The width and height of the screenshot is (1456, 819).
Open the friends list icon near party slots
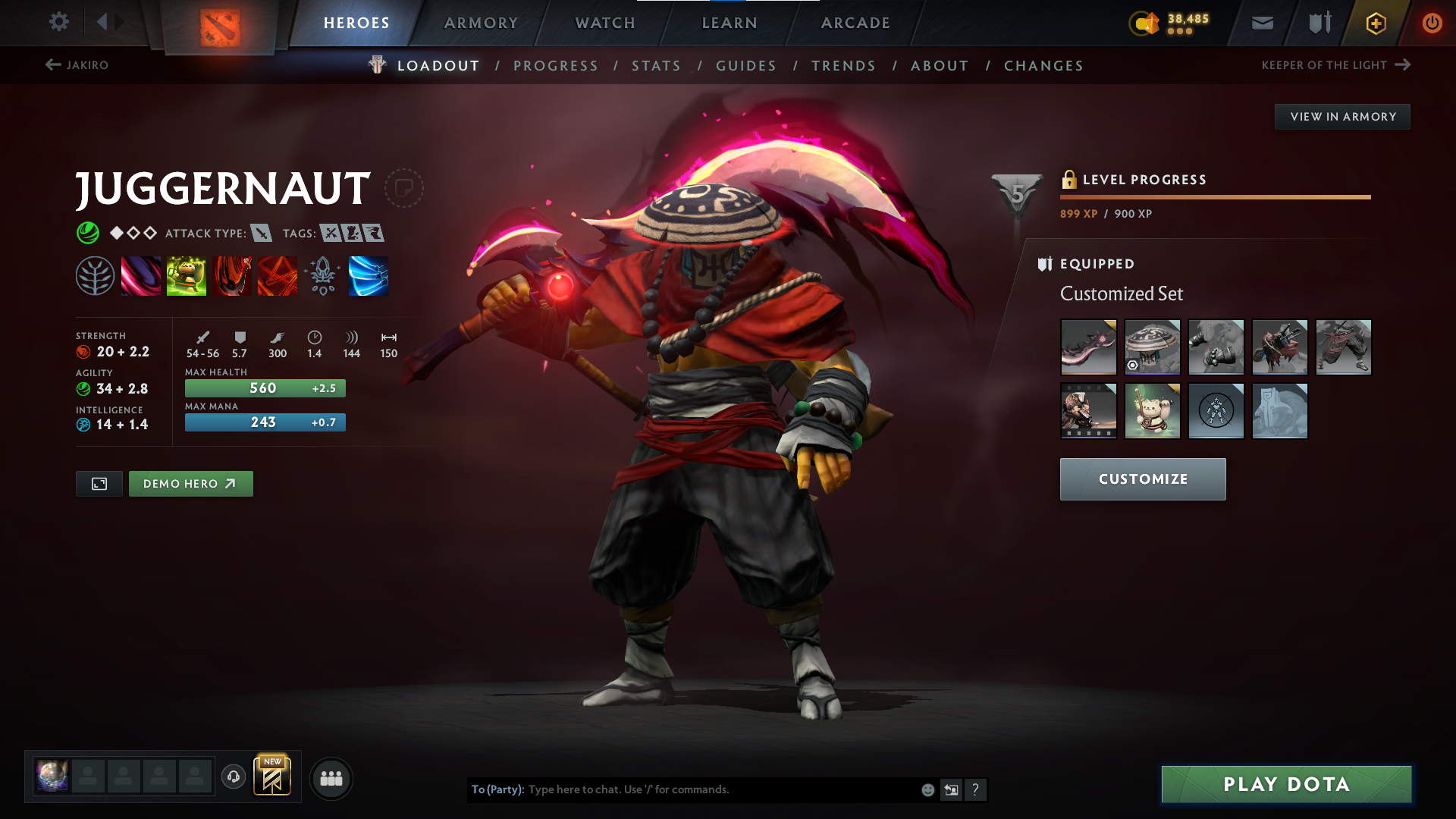[331, 778]
